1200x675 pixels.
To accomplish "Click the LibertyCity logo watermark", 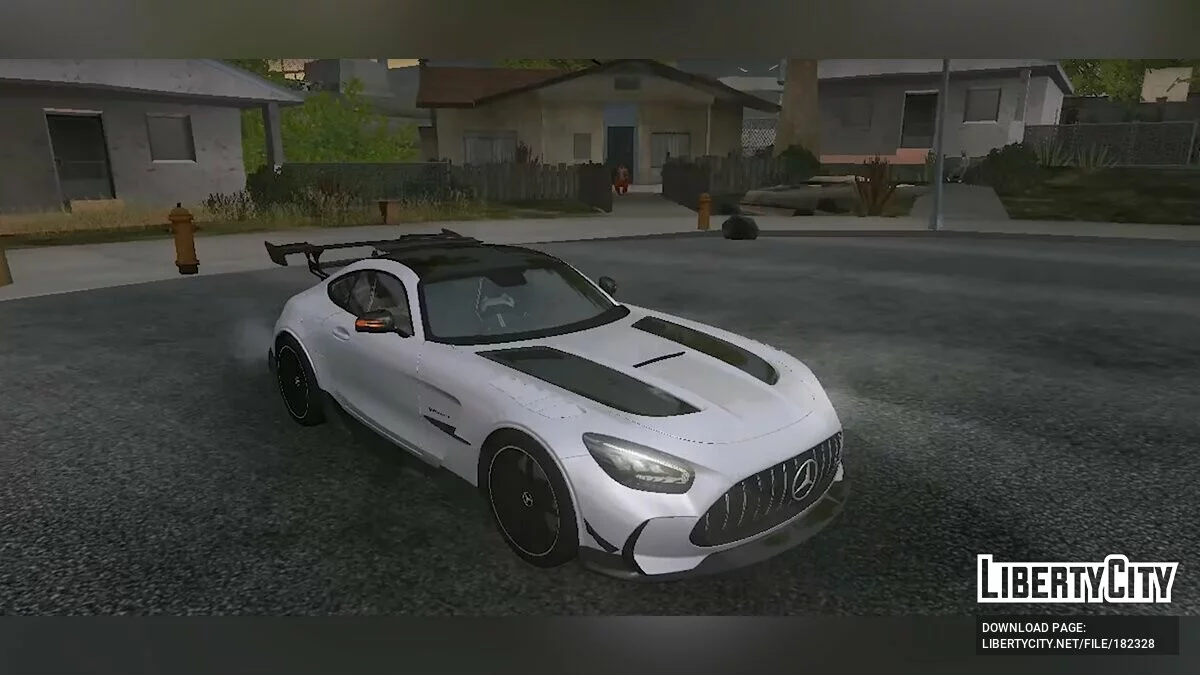I will coord(1077,579).
